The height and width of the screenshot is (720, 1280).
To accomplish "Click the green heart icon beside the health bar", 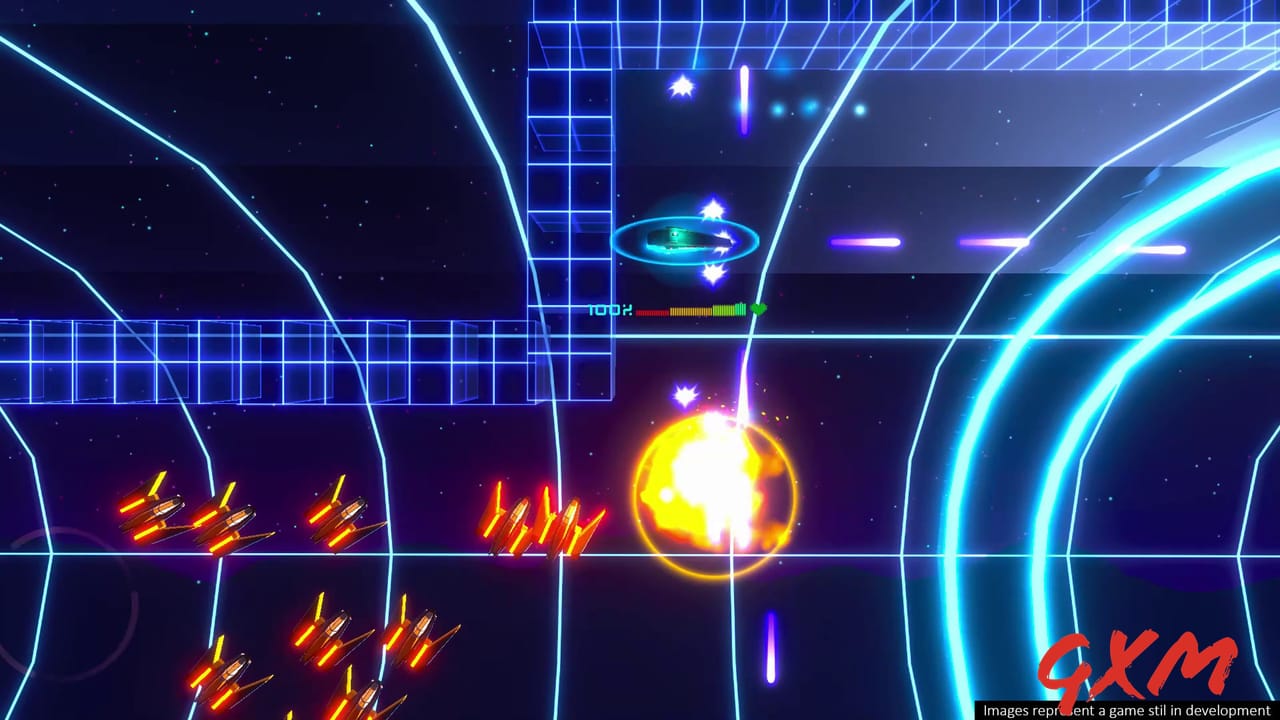I will pyautogui.click(x=756, y=310).
